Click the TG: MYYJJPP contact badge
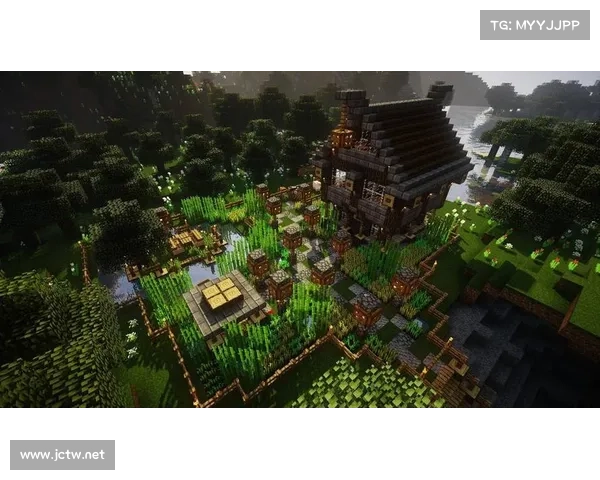 click(x=535, y=24)
